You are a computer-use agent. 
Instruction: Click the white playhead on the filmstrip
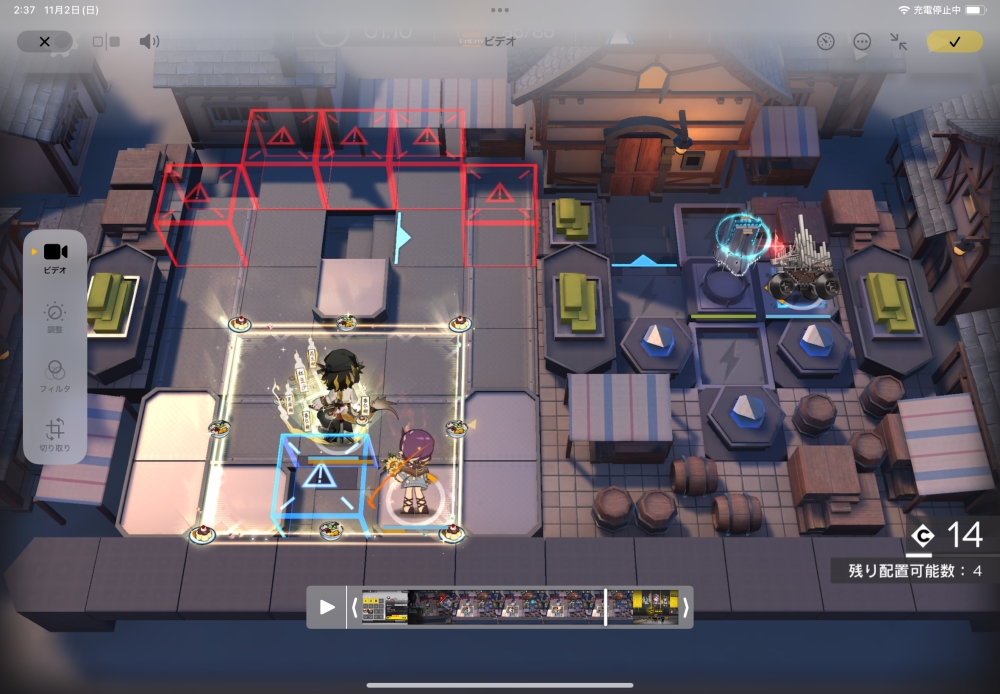(x=605, y=607)
